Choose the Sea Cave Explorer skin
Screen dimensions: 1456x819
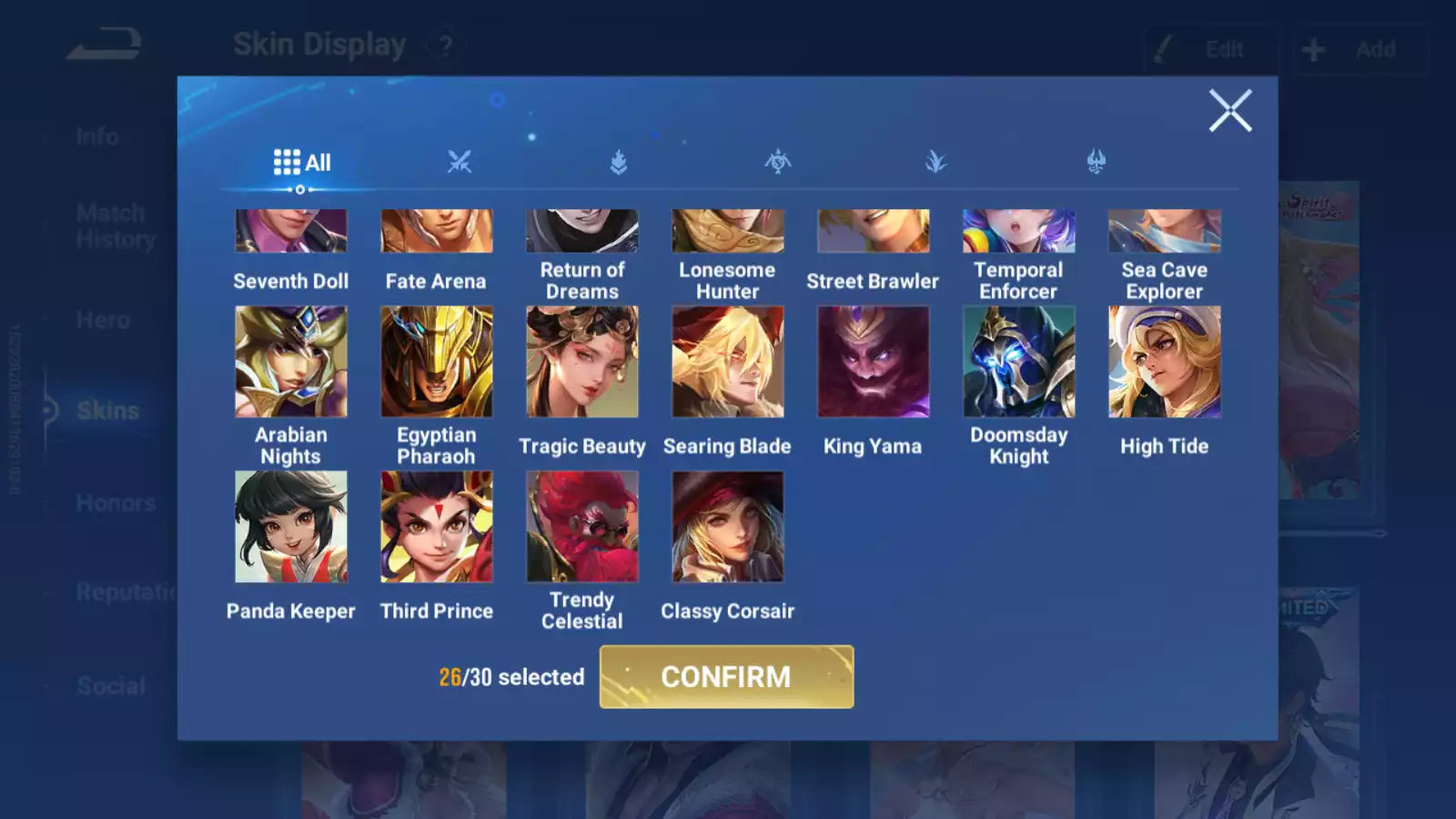[x=1165, y=232]
